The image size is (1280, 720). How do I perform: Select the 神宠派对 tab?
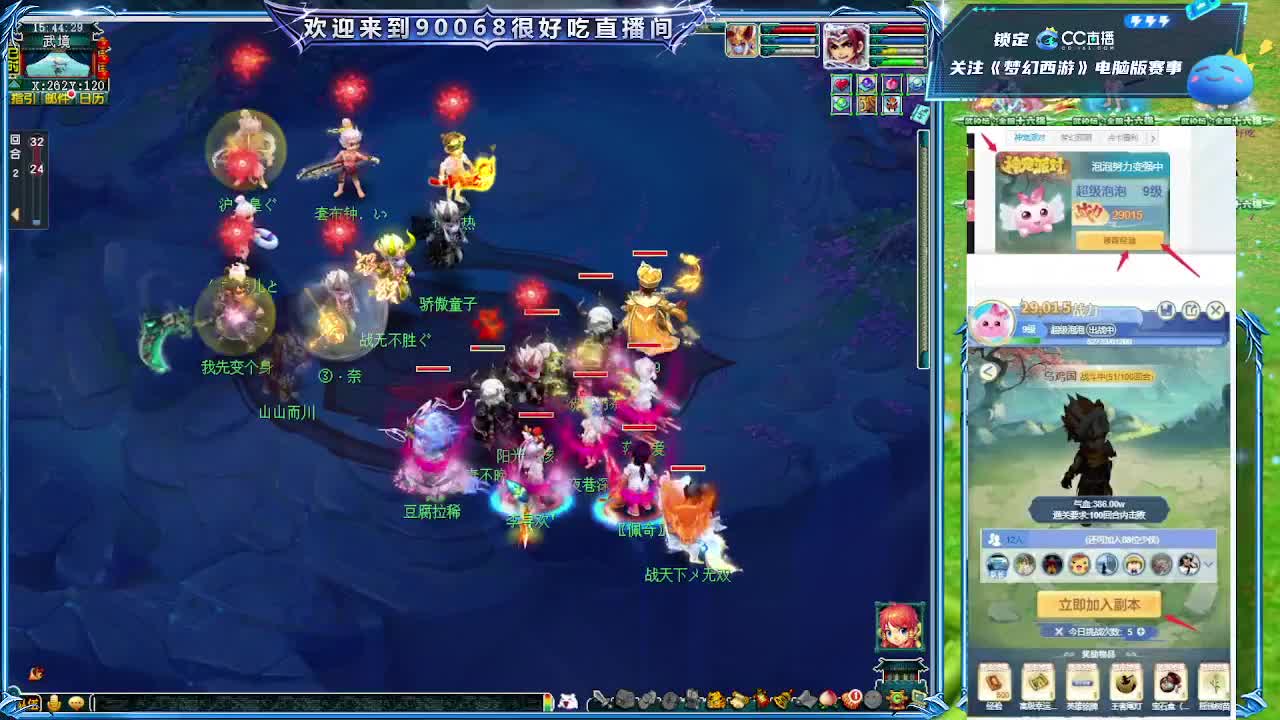pos(1030,137)
